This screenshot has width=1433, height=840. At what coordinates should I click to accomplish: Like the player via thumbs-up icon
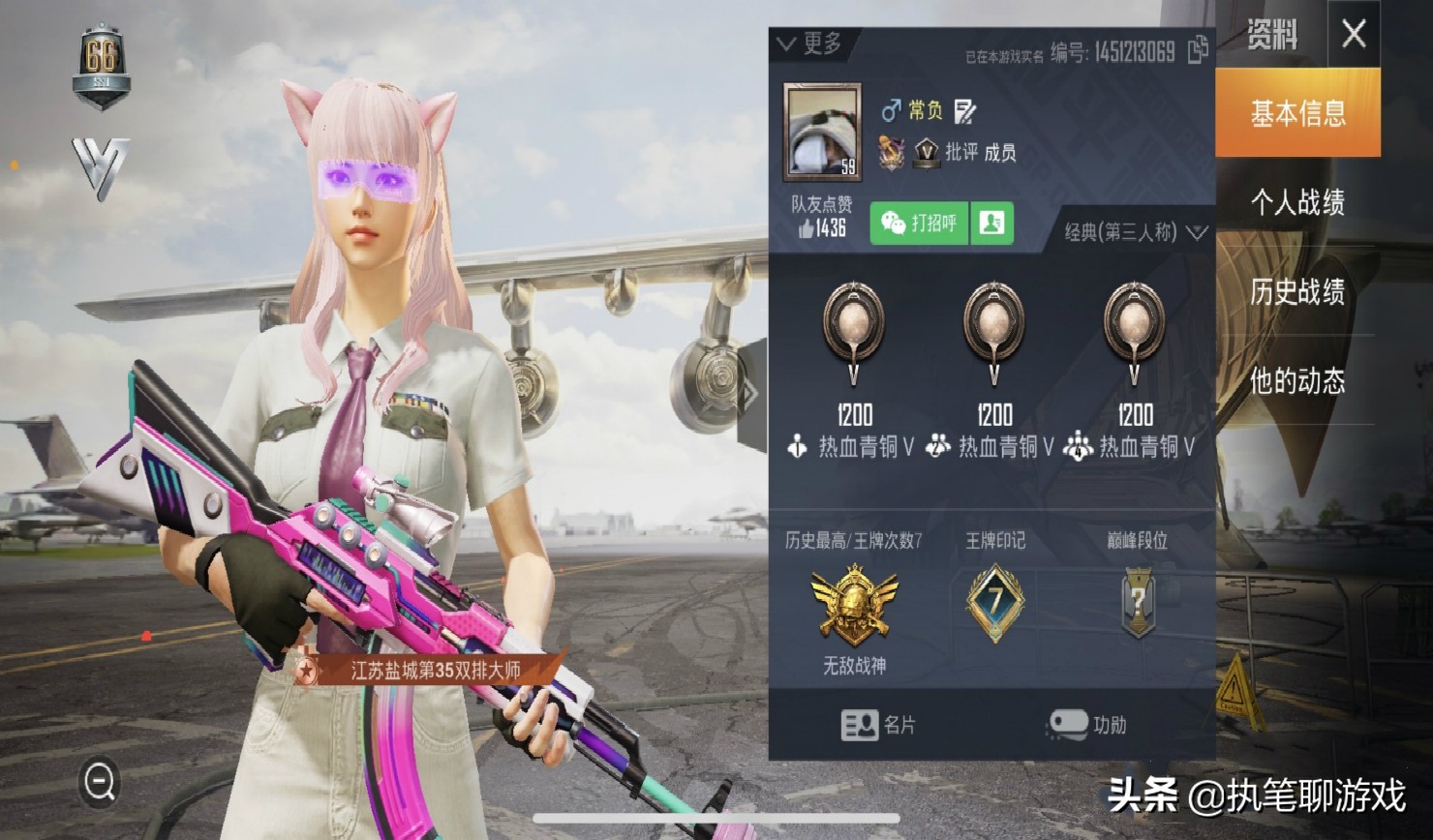click(x=807, y=228)
